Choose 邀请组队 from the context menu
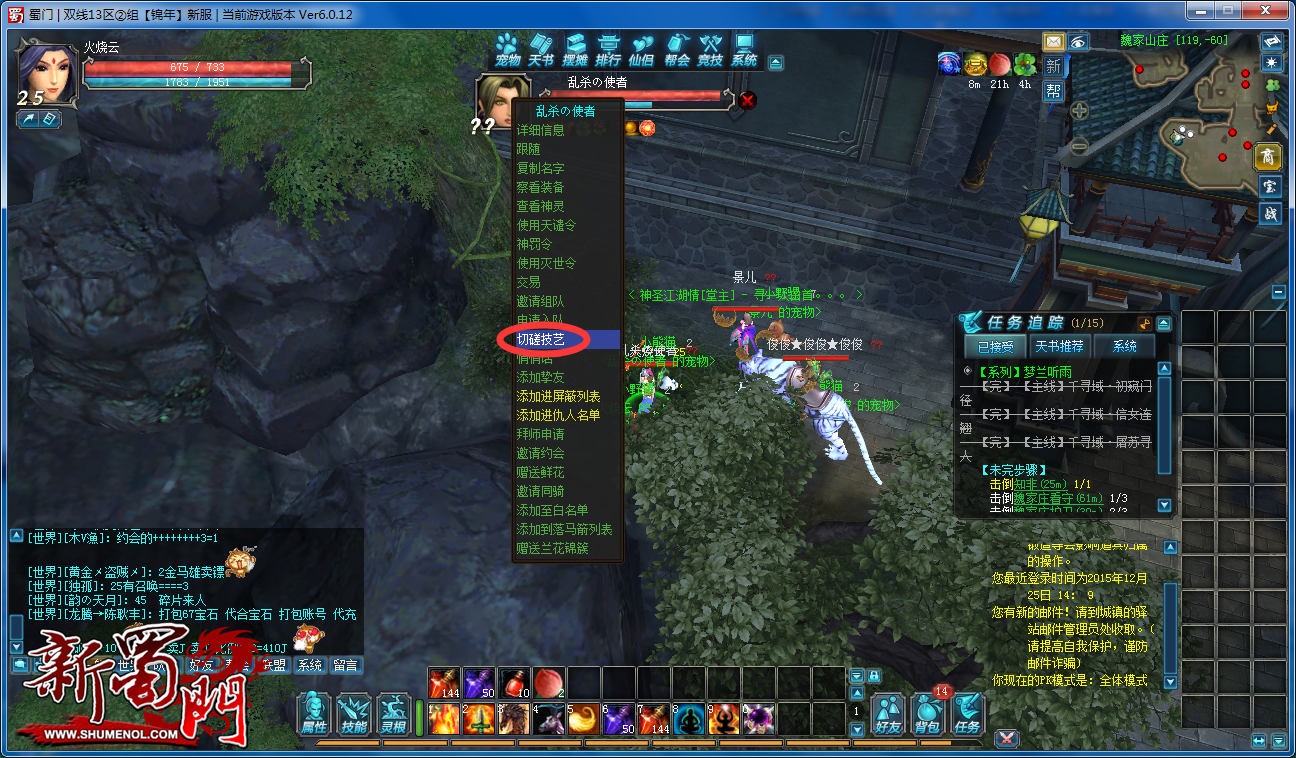 tap(540, 301)
